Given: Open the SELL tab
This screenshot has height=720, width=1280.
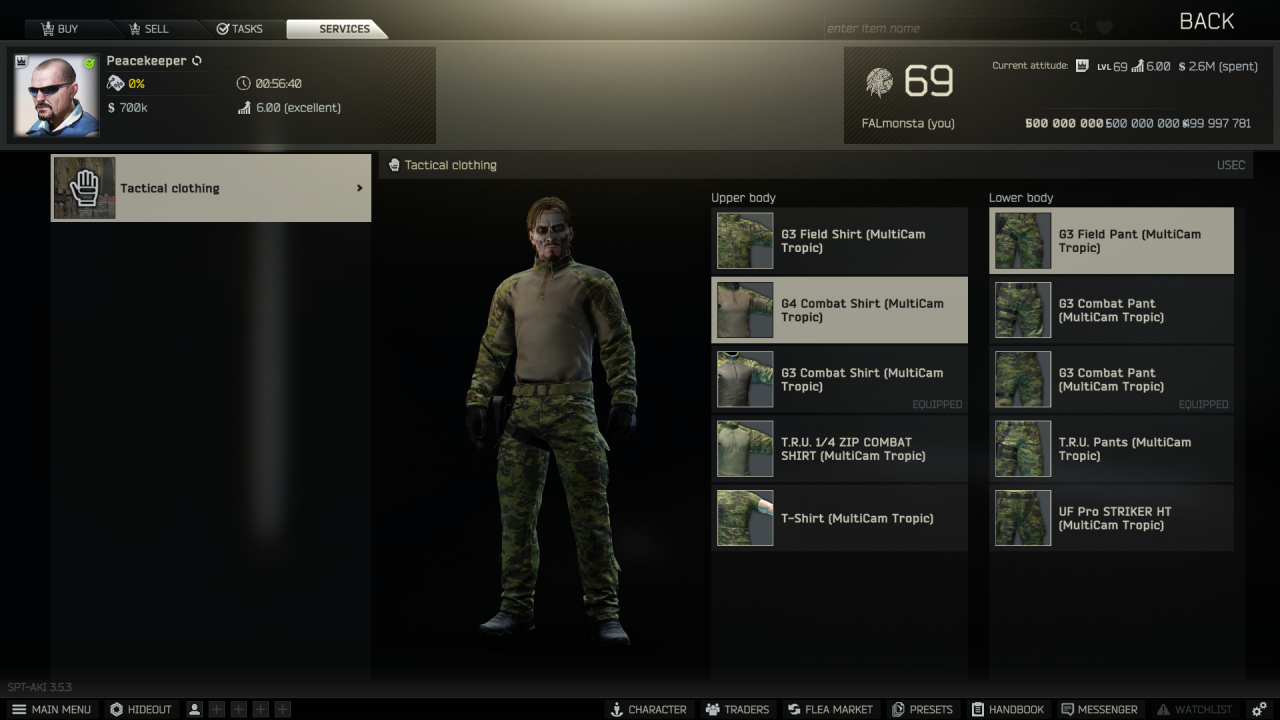Looking at the screenshot, I should [x=146, y=29].
